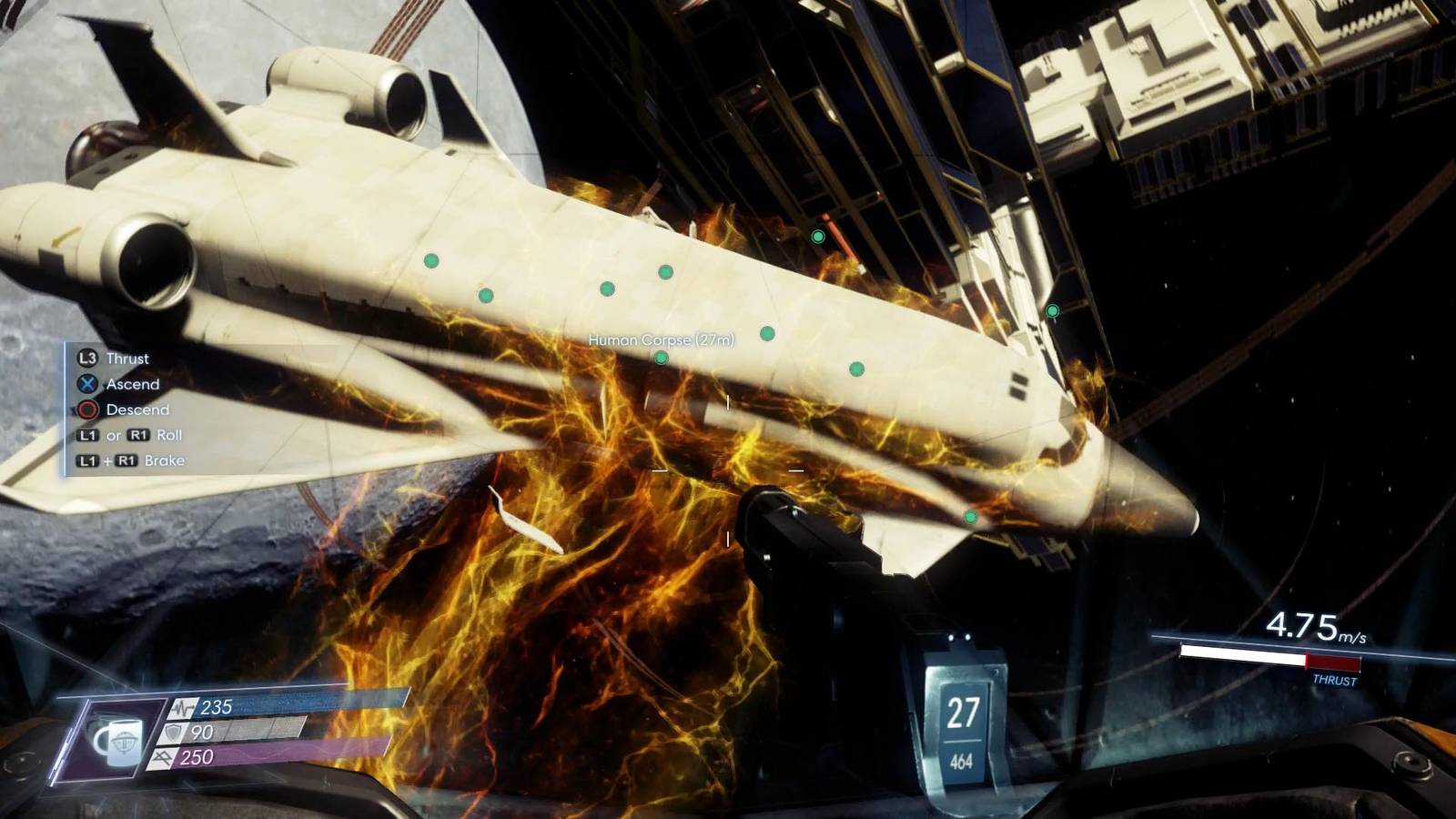The image size is (1456, 819).
Task: Click the heartbeat health icon
Action: tap(183, 708)
